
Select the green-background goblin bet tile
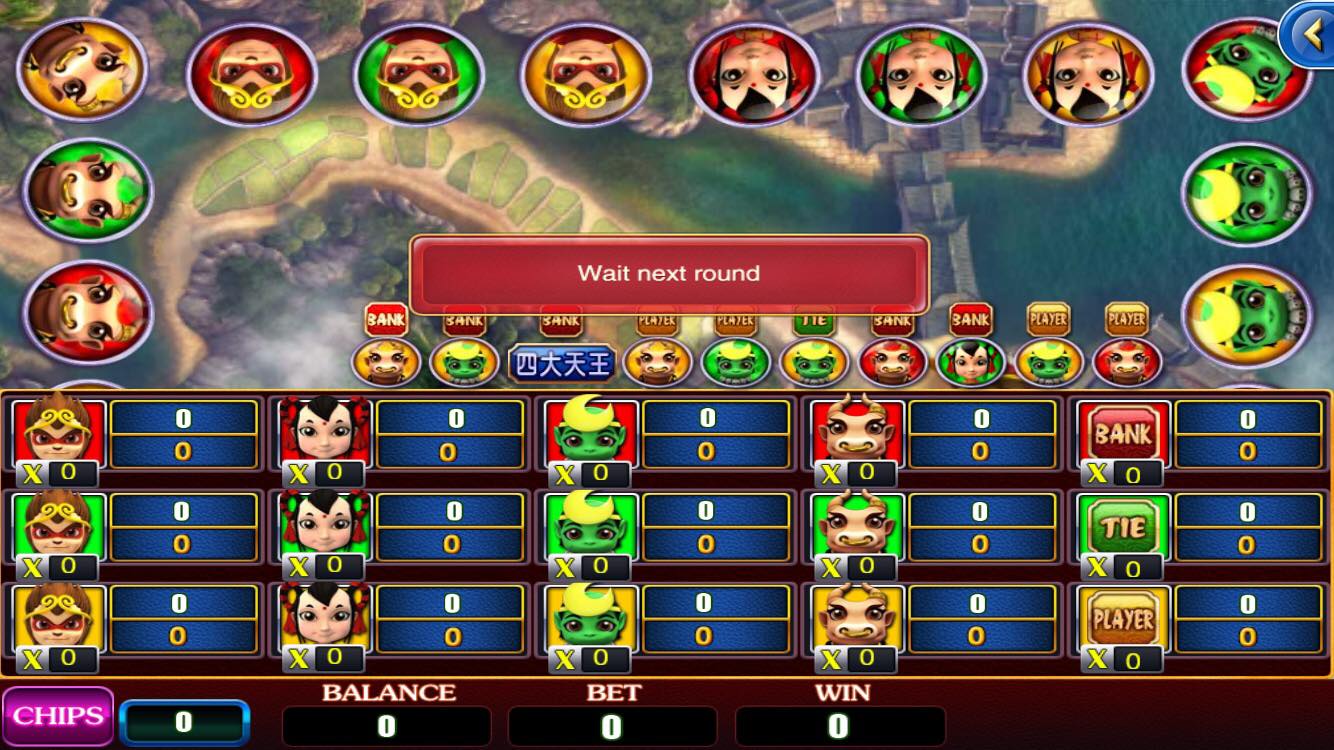point(591,527)
